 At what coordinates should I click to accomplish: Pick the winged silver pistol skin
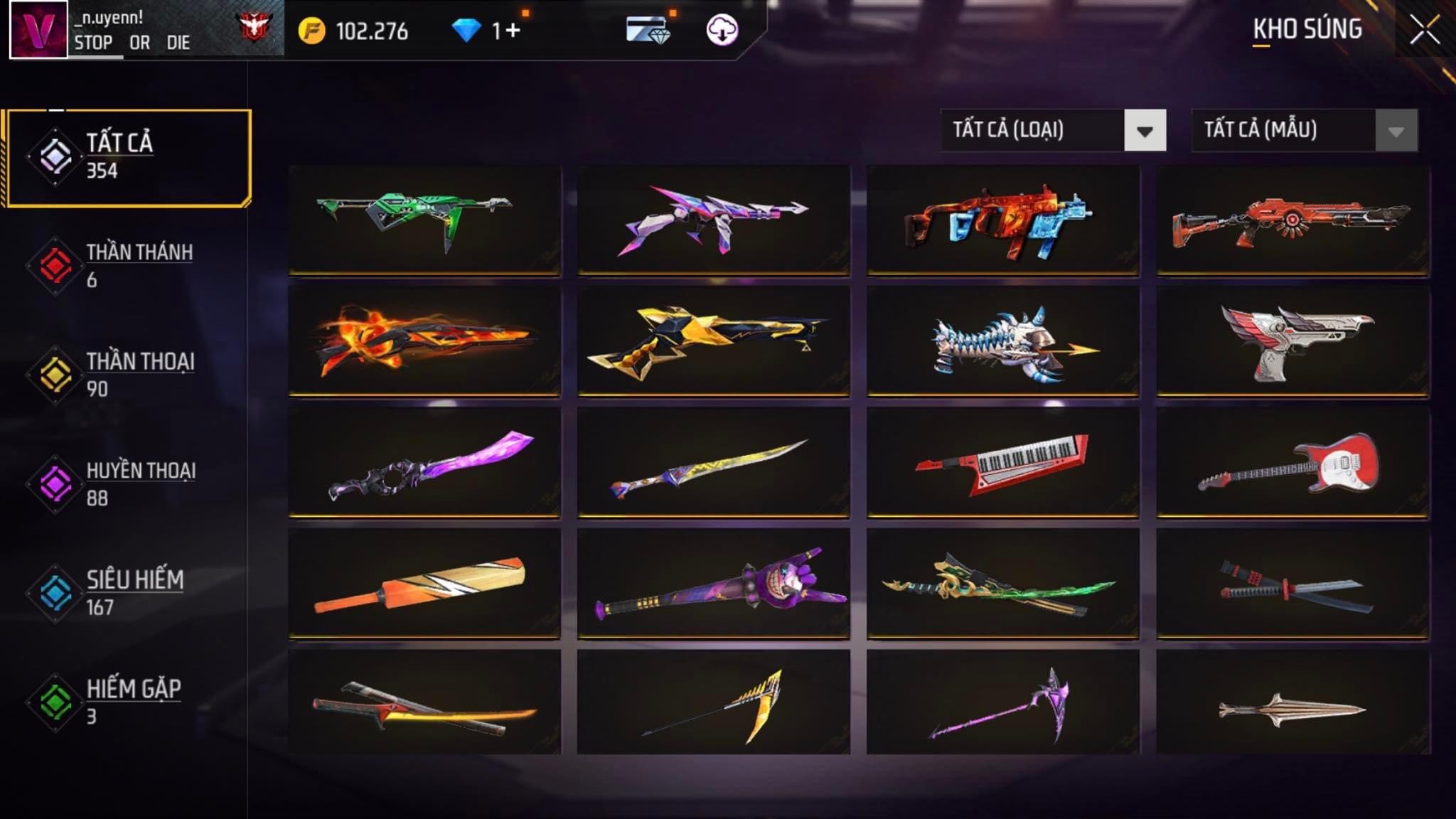click(x=1292, y=341)
